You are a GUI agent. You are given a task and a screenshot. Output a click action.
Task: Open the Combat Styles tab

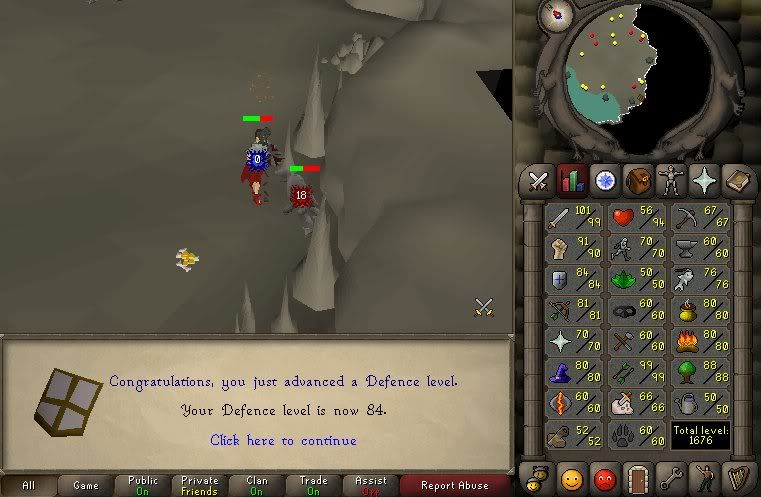pos(539,181)
